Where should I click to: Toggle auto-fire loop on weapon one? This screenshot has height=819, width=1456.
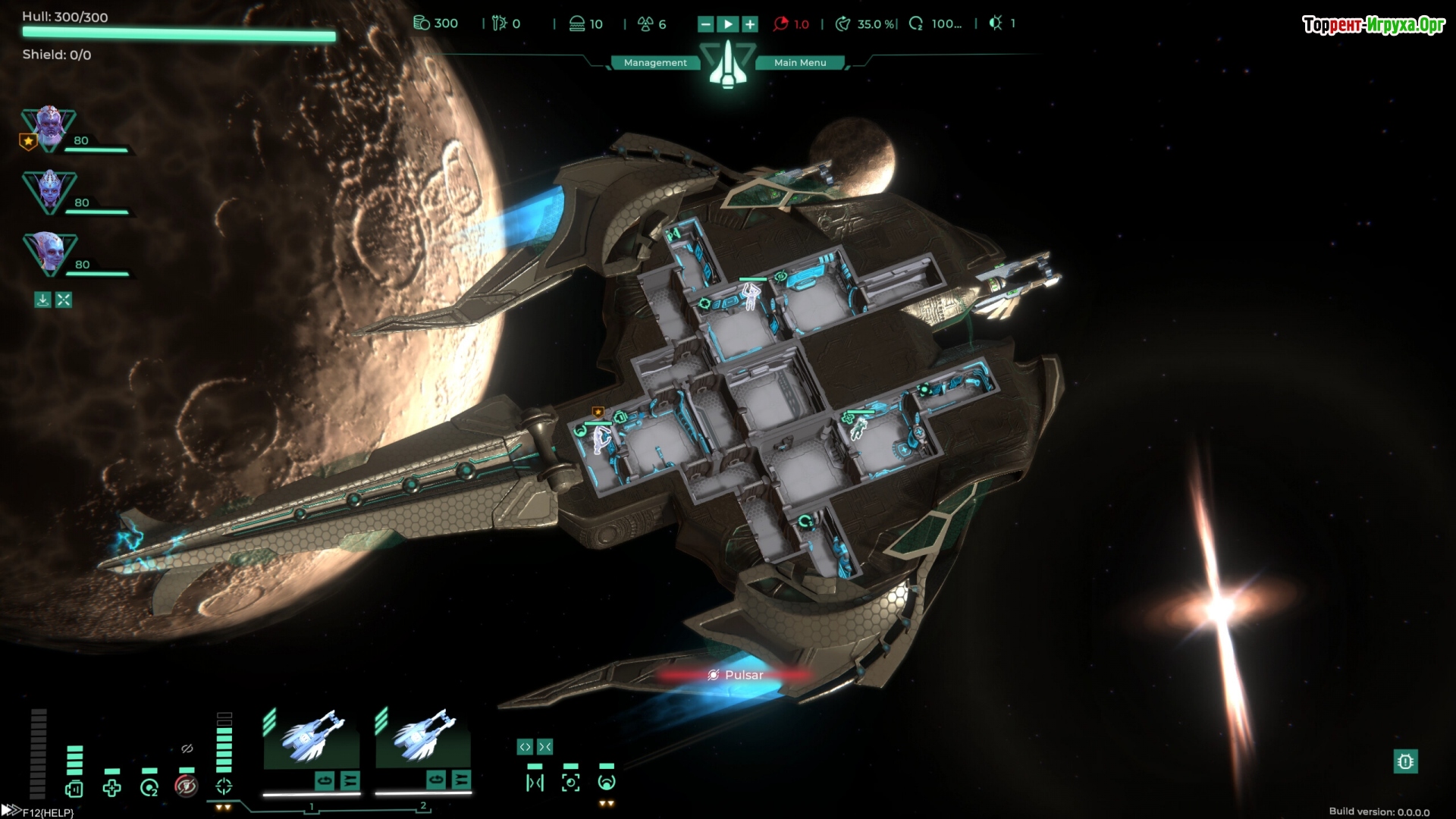point(325,780)
